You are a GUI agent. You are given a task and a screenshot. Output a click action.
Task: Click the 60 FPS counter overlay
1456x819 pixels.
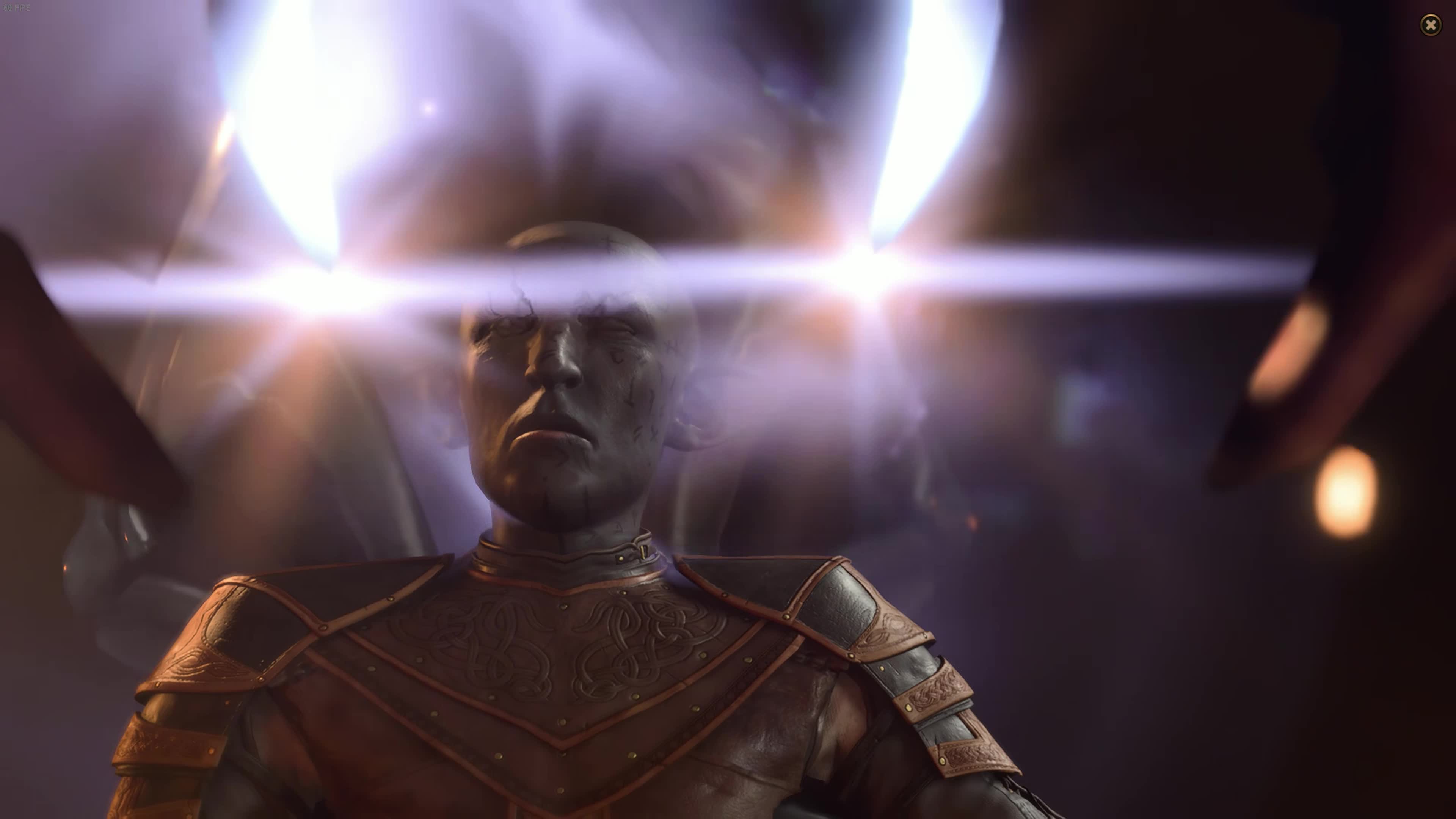point(17,7)
